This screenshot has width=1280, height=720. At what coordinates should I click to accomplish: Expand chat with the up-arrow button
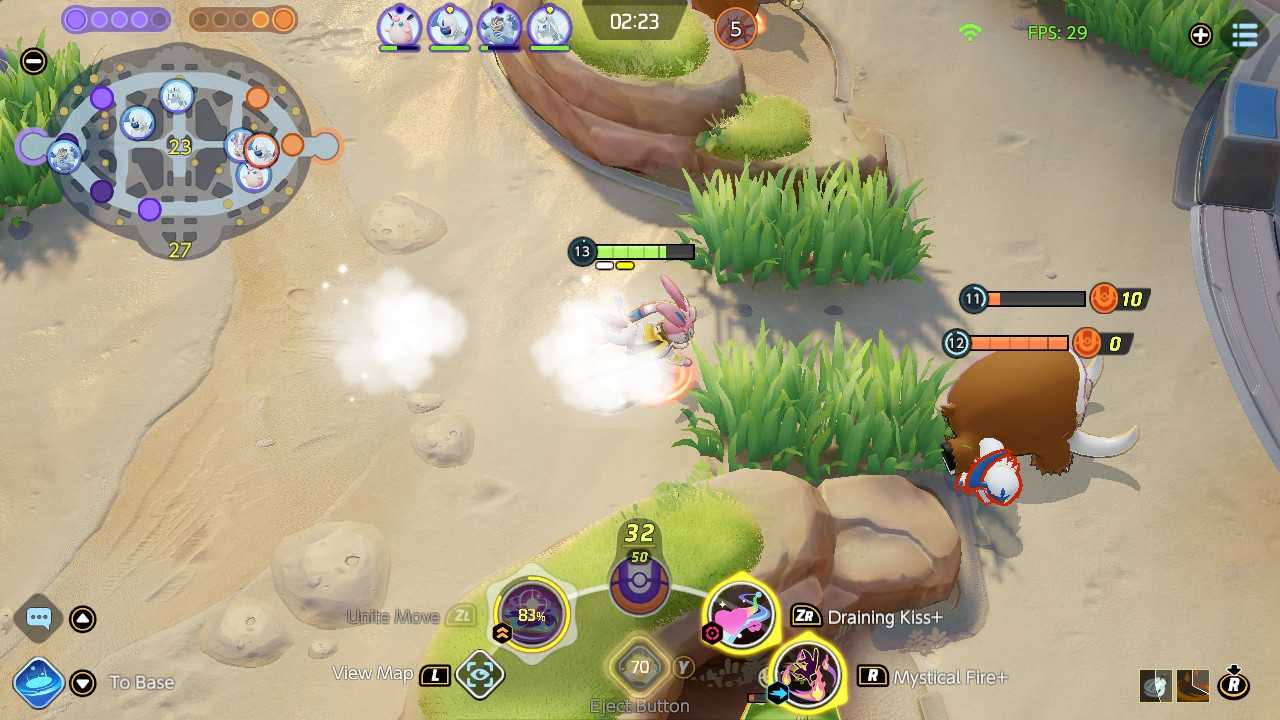tap(83, 619)
